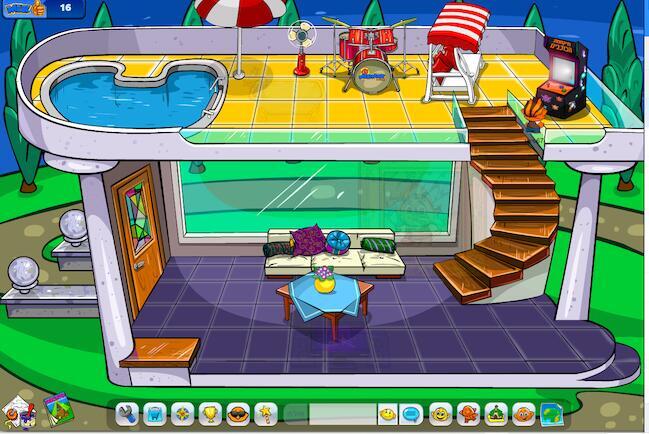Select the compass star toolbar icon

182,413
